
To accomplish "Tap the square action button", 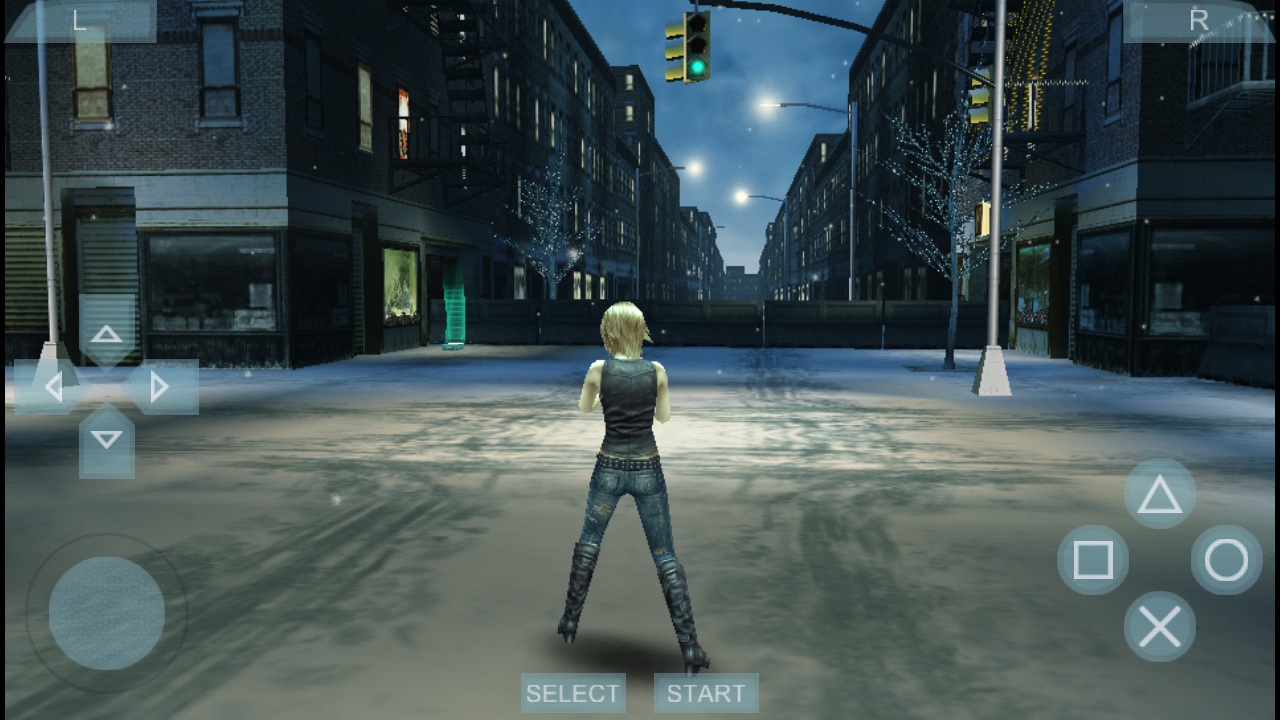I will [x=1093, y=561].
